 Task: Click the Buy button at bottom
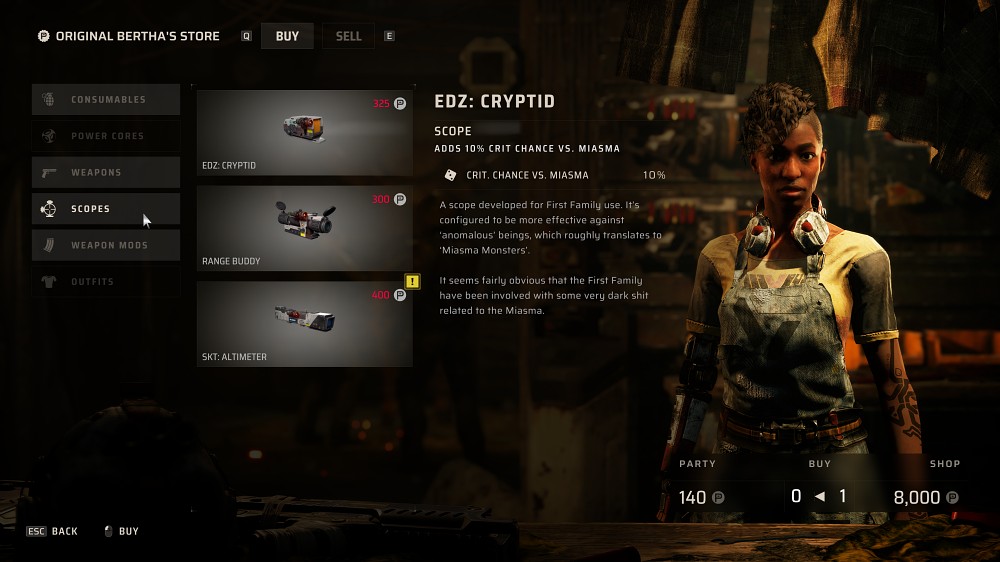[x=122, y=531]
